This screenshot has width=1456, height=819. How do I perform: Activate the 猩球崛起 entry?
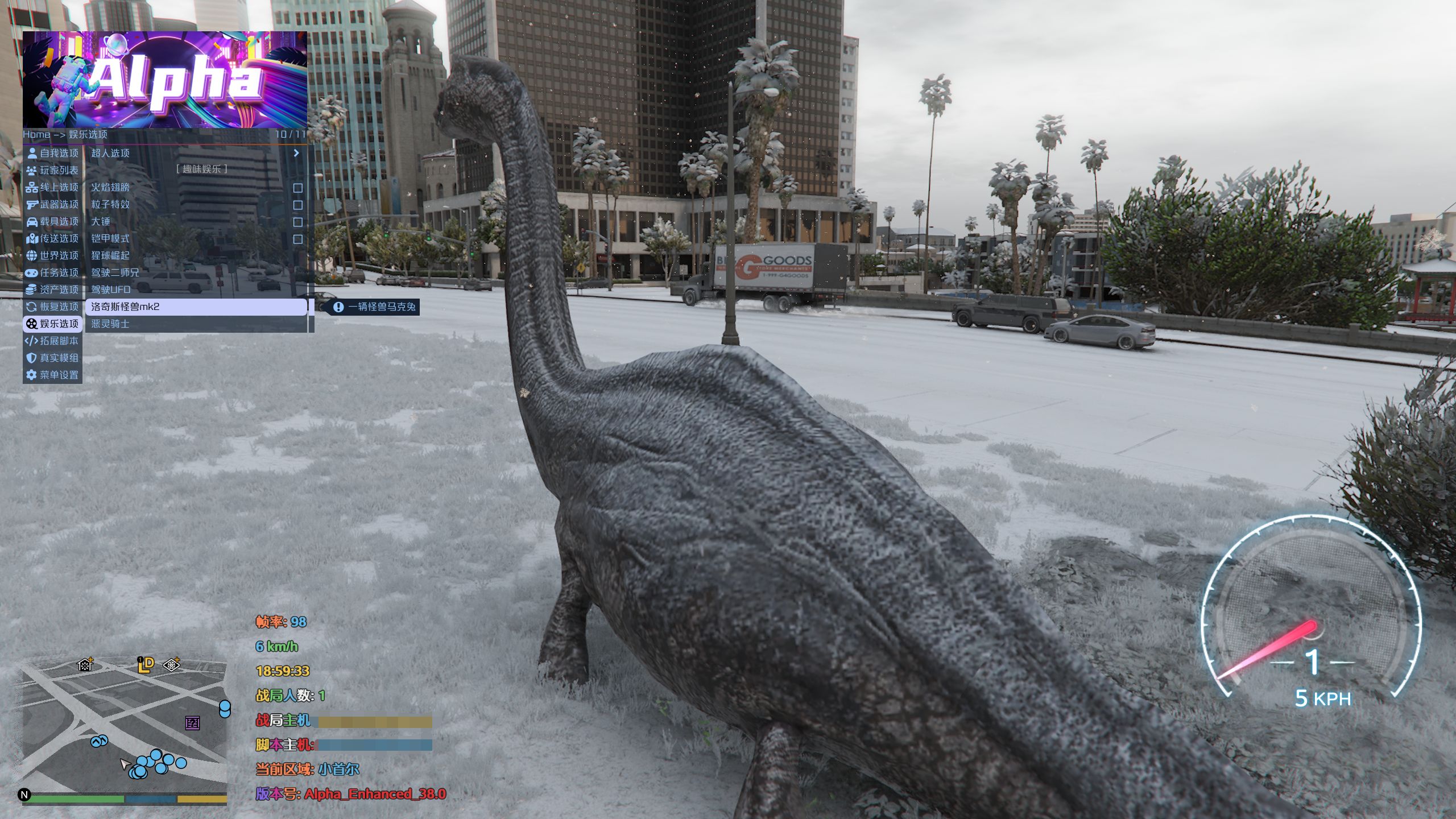coord(196,255)
